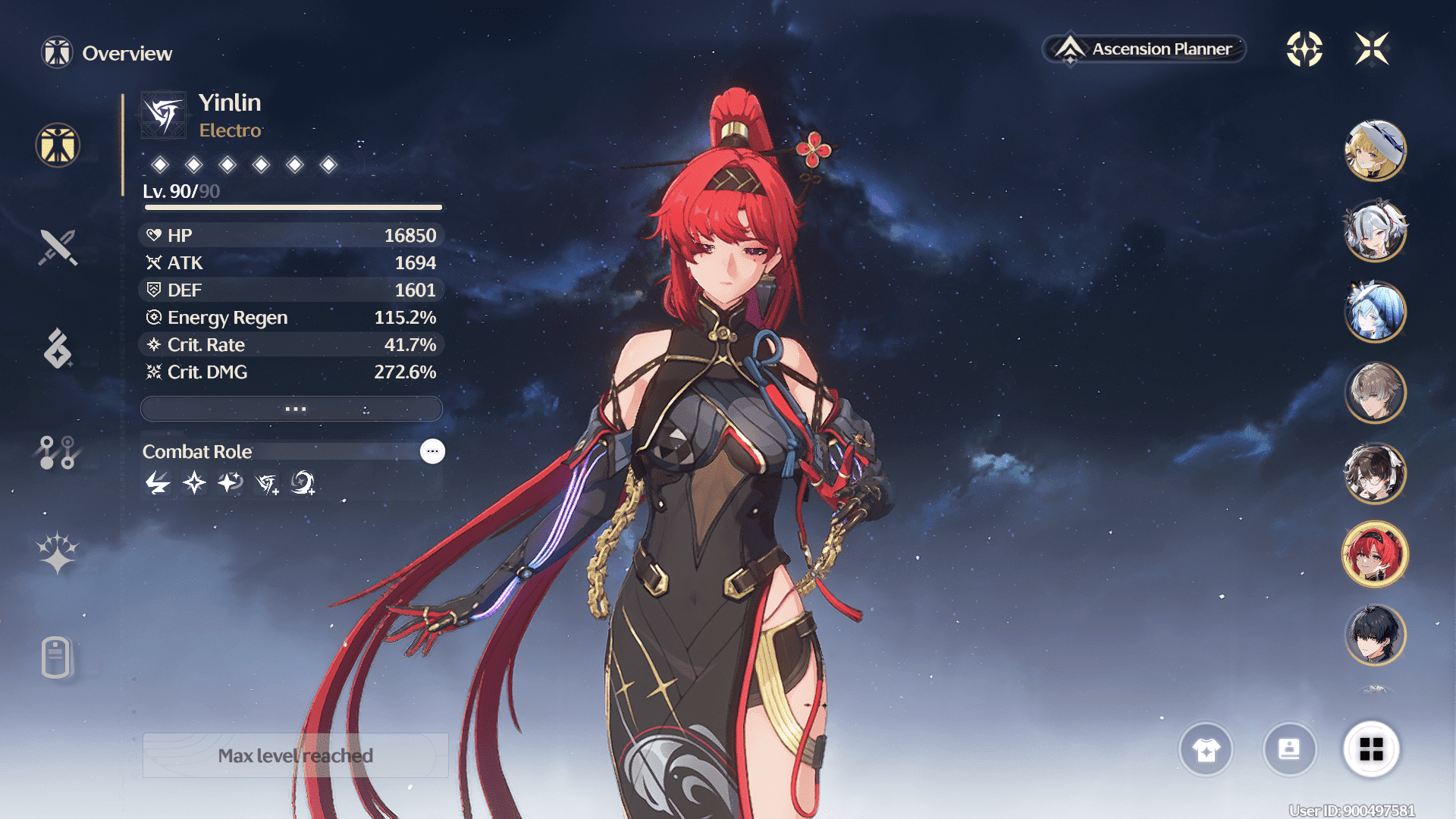Click the four-diamond target icon beside close

click(1304, 49)
